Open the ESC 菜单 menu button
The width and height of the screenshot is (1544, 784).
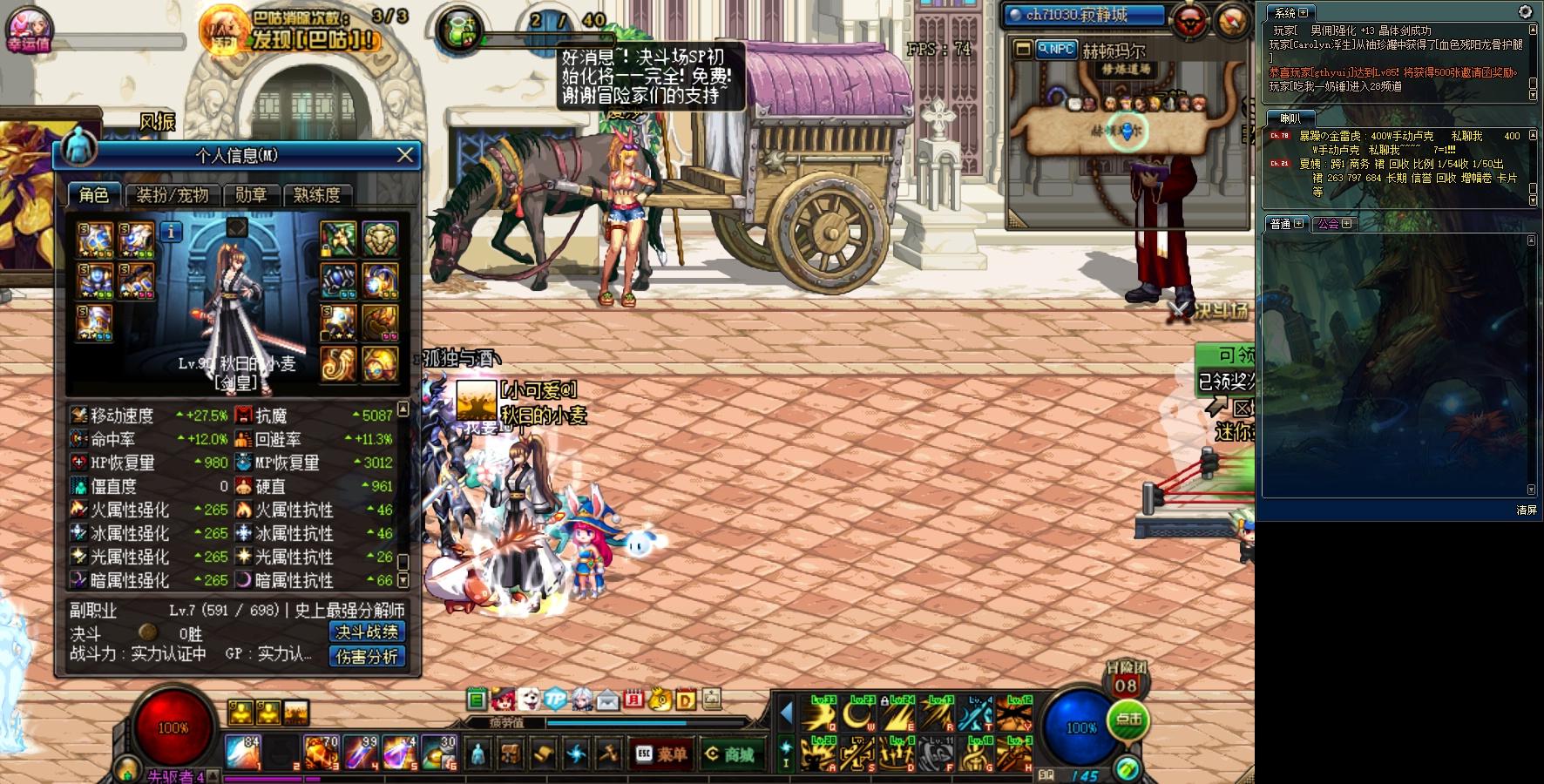[x=661, y=754]
